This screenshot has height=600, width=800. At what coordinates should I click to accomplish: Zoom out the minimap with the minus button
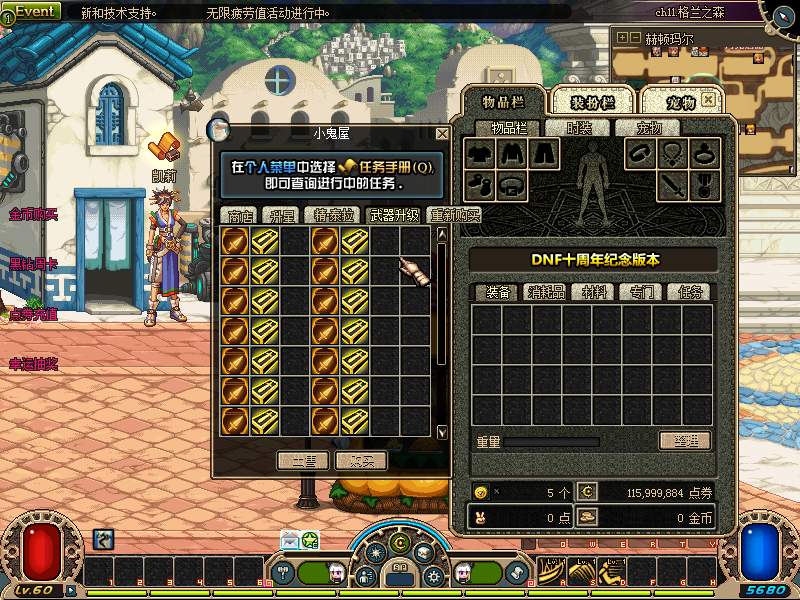pyautogui.click(x=634, y=38)
